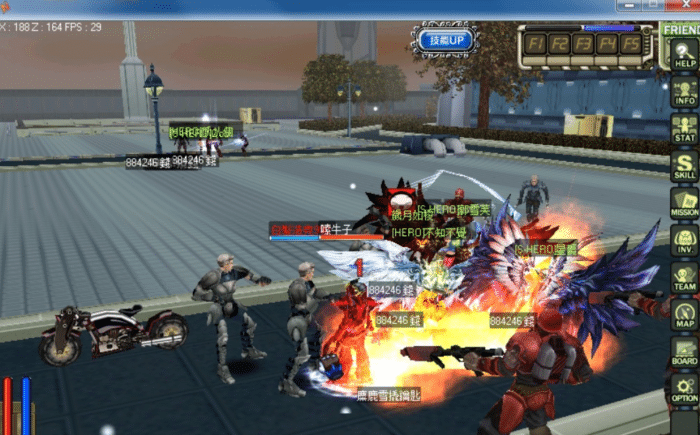
Task: Open the SKILL menu
Action: 685,166
